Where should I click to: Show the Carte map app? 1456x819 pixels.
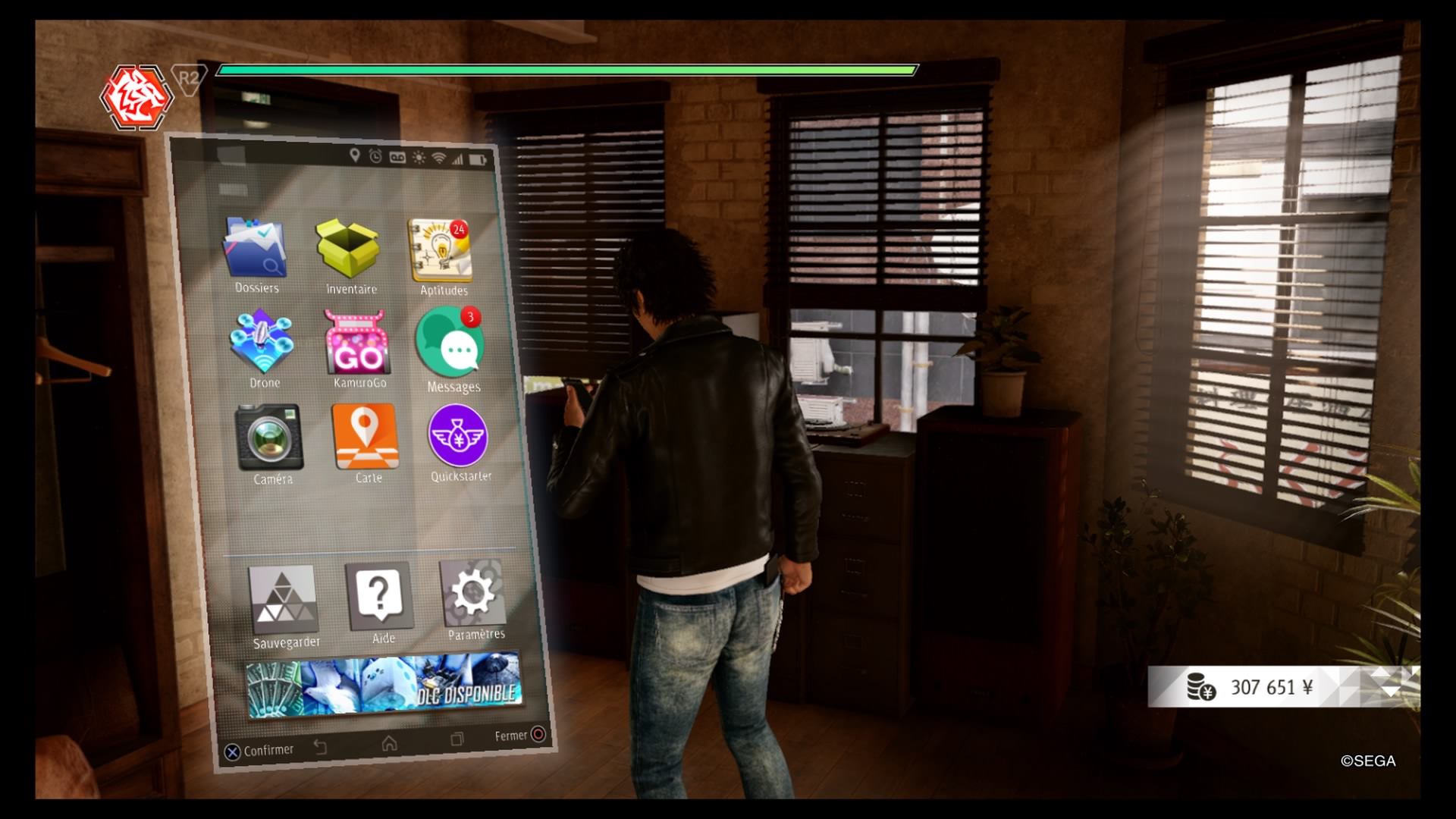tap(366, 437)
